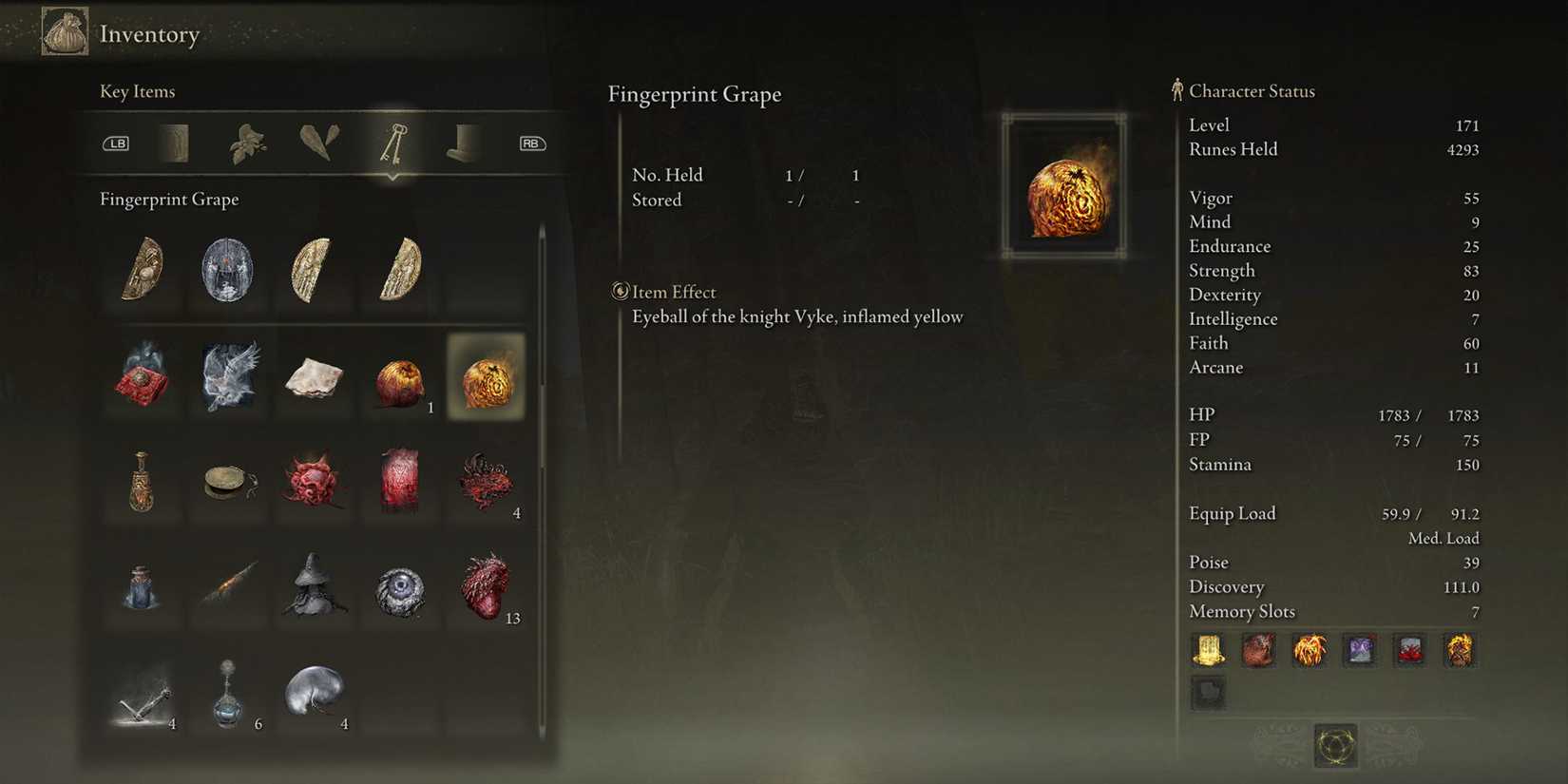Select the whetblade category icon beside RB
The image size is (1568, 784).
[x=463, y=143]
